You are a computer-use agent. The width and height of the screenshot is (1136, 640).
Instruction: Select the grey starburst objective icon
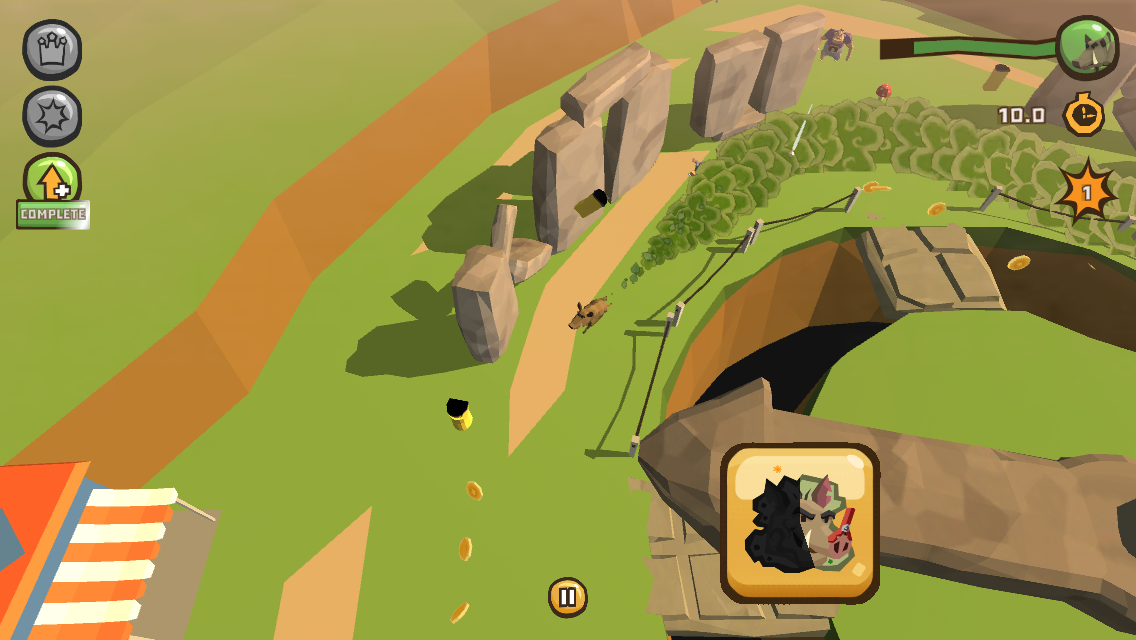coord(52,116)
